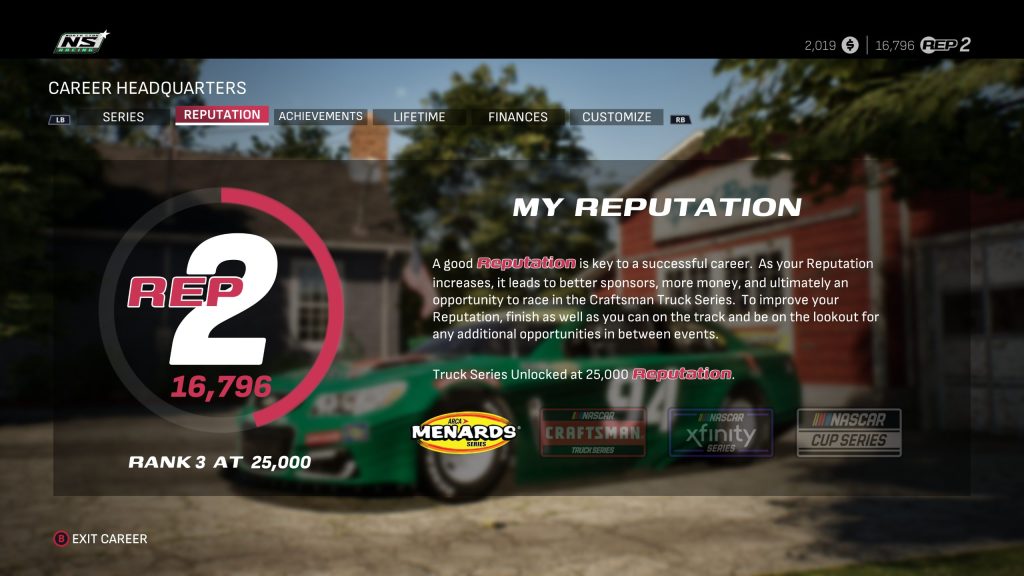Open the Customize tab

[x=616, y=117]
